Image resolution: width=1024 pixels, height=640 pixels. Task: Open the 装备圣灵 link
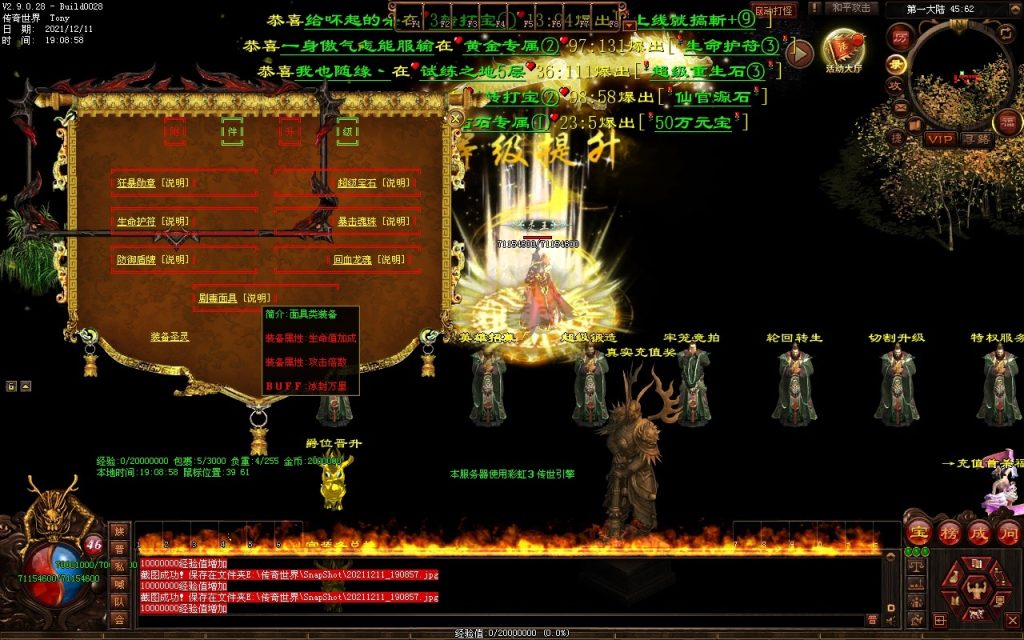click(170, 336)
